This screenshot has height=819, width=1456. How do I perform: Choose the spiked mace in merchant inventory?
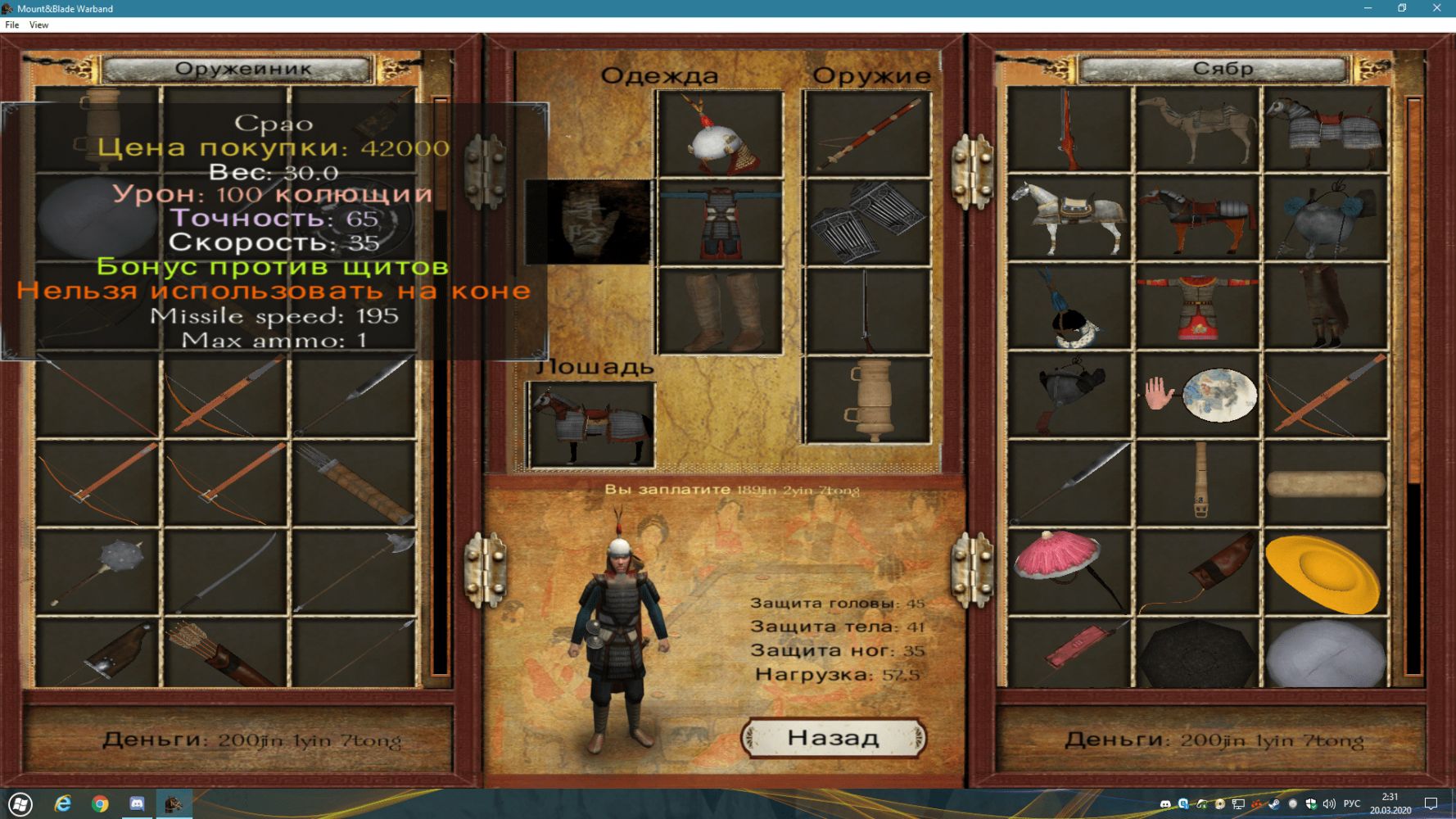(98, 571)
